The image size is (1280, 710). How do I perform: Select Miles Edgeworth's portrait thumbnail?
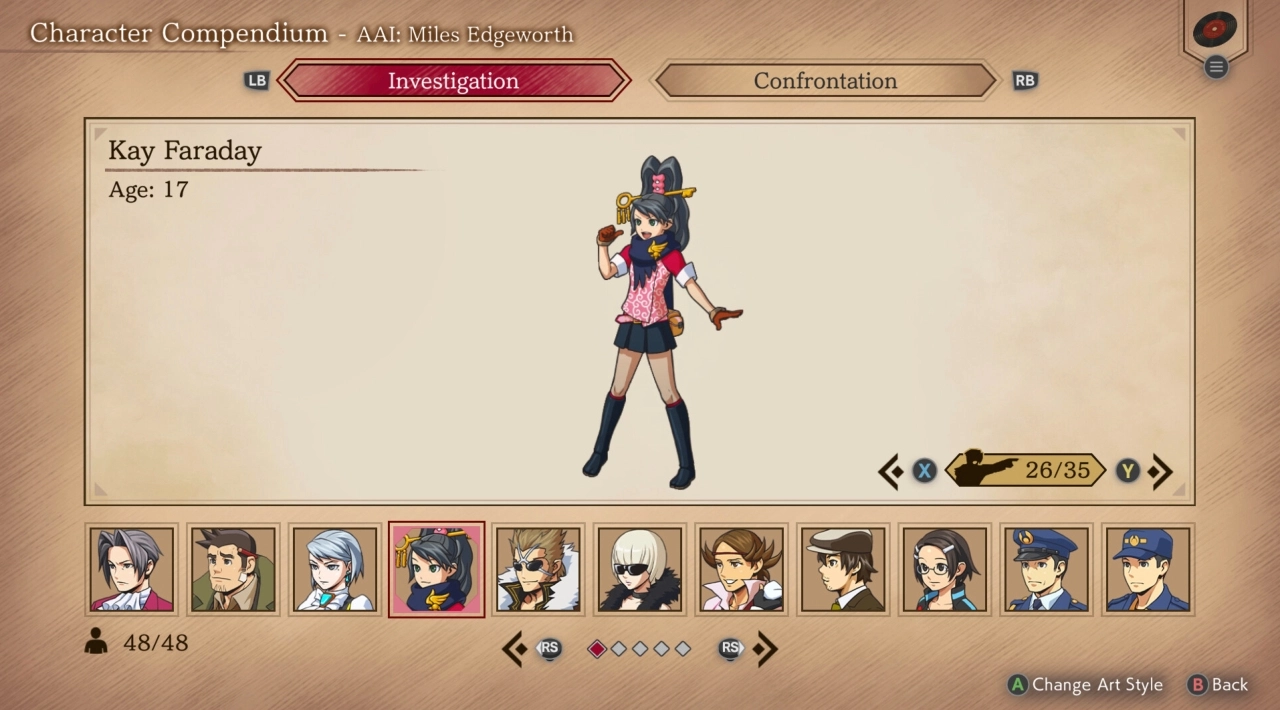(x=132, y=570)
